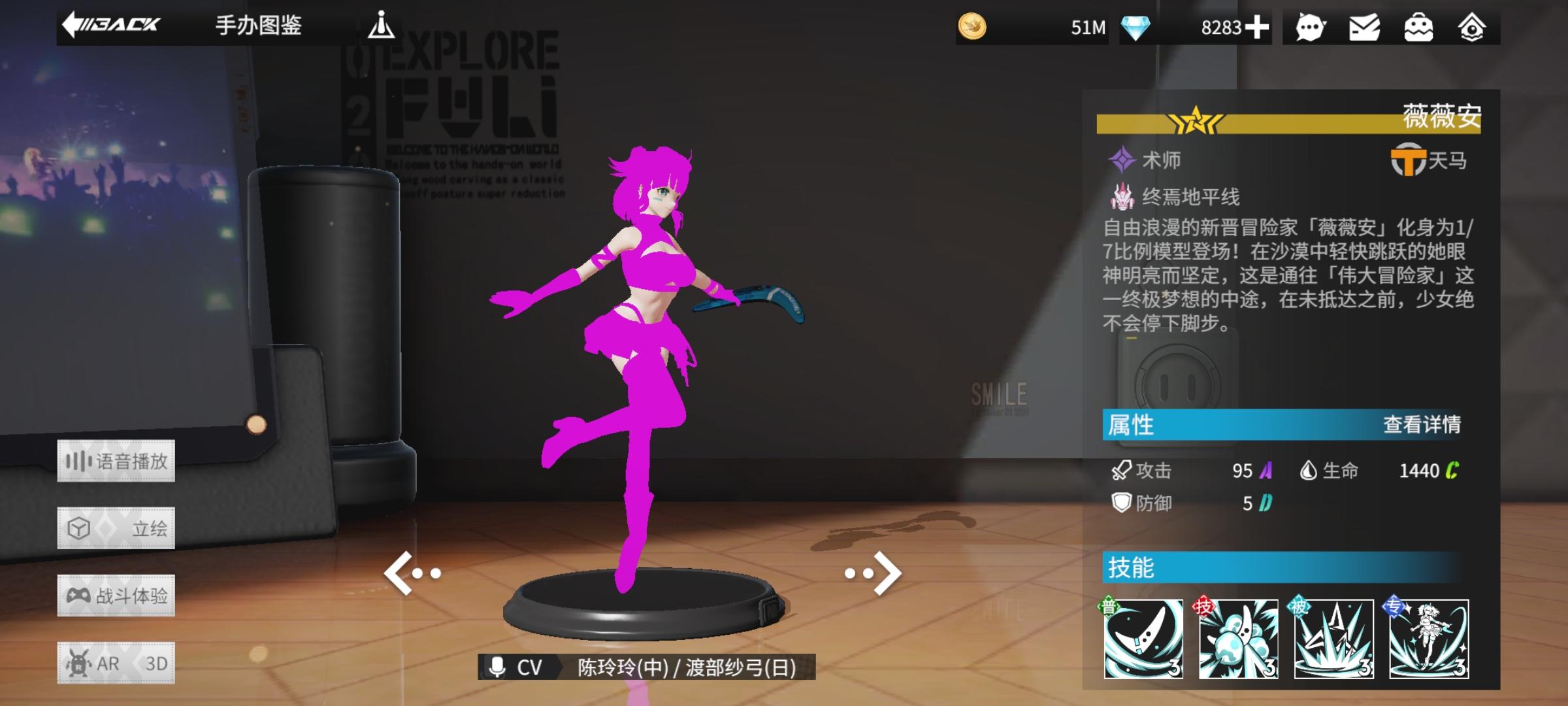The height and width of the screenshot is (706, 1568).
Task: Enable 语音播放 voice playback
Action: 116,460
